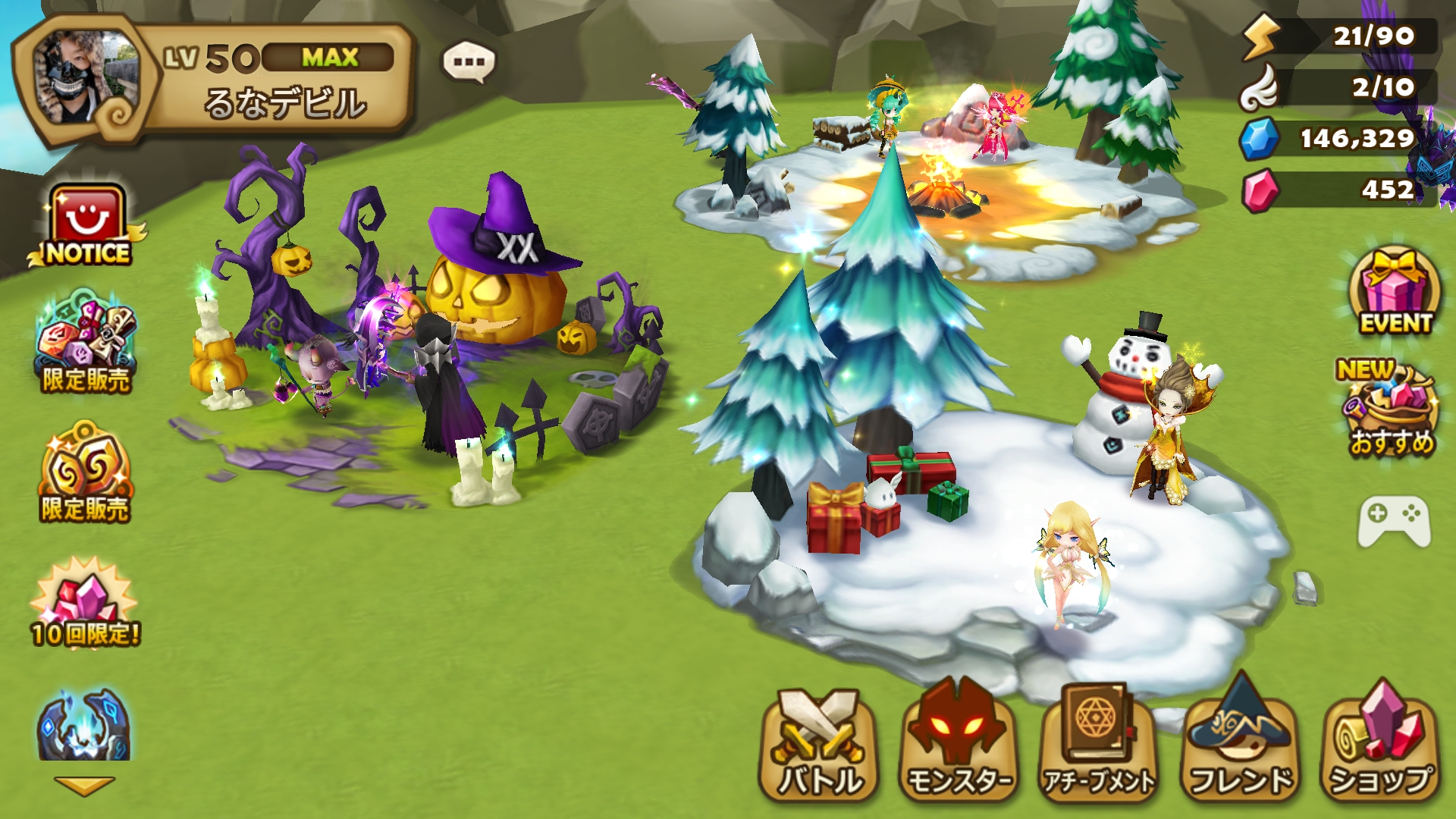Open the アチーブメント achievements book

coord(1100,743)
